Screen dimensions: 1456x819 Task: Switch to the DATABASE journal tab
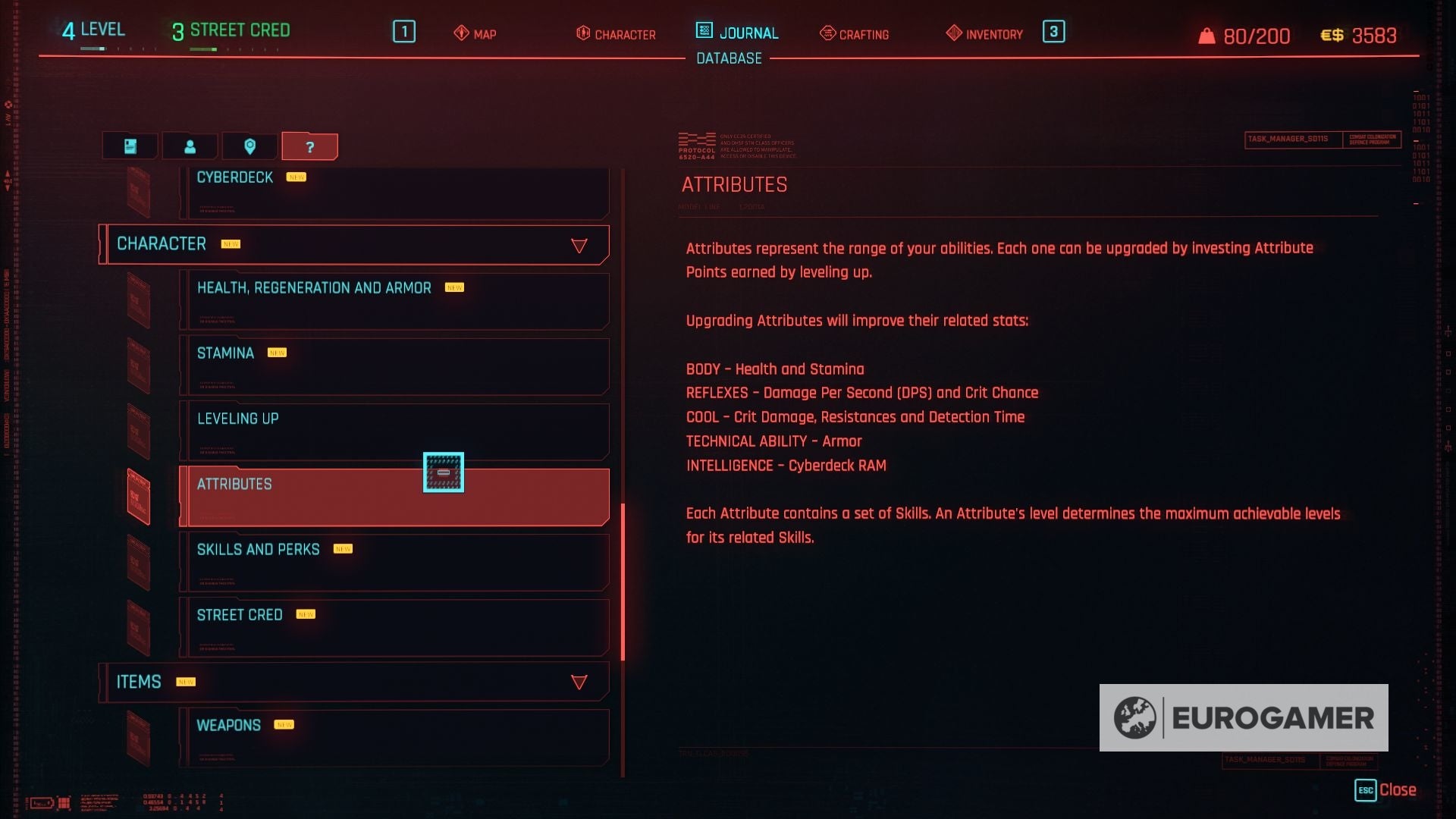tap(728, 58)
